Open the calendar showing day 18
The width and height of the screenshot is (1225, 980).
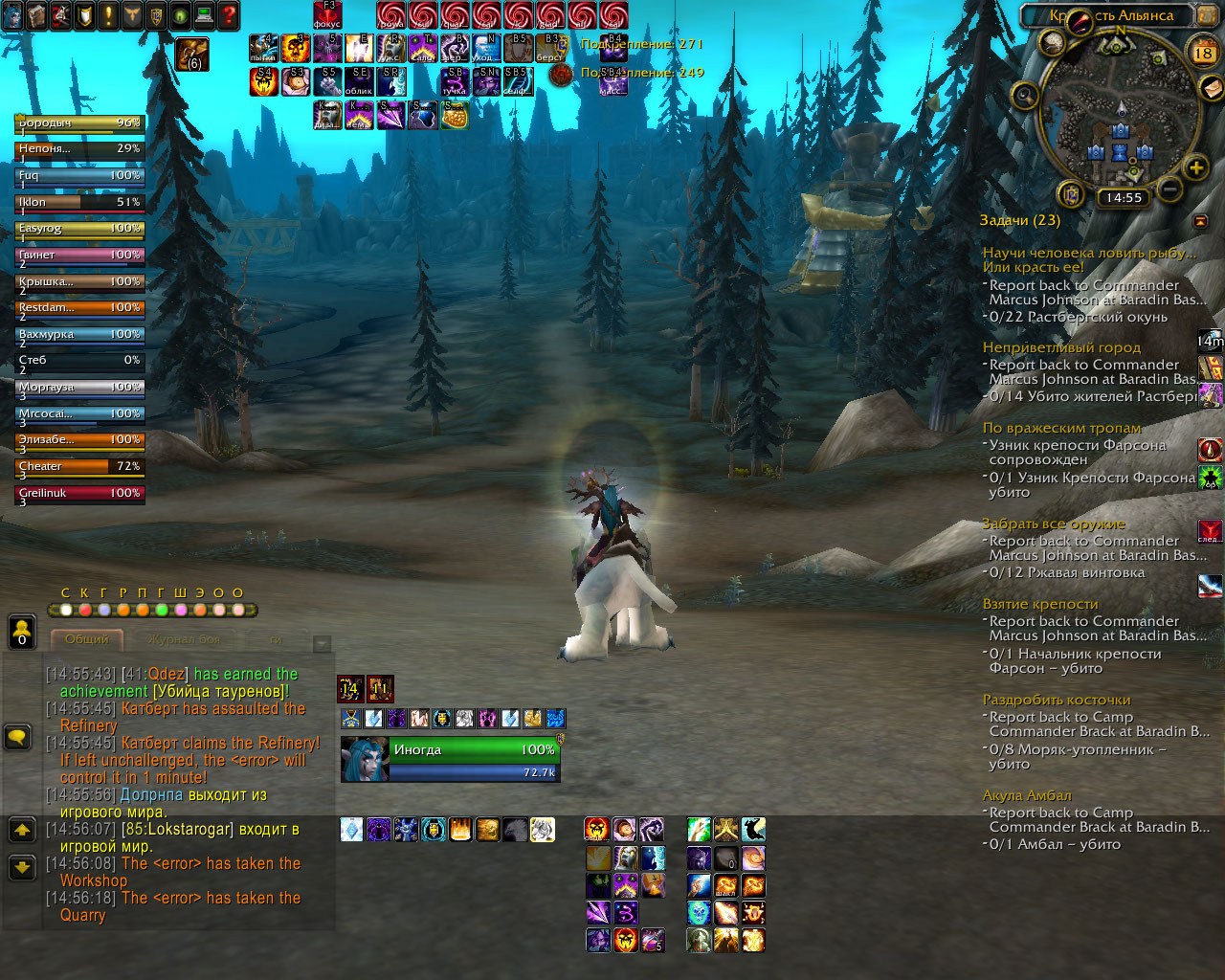point(1203,54)
